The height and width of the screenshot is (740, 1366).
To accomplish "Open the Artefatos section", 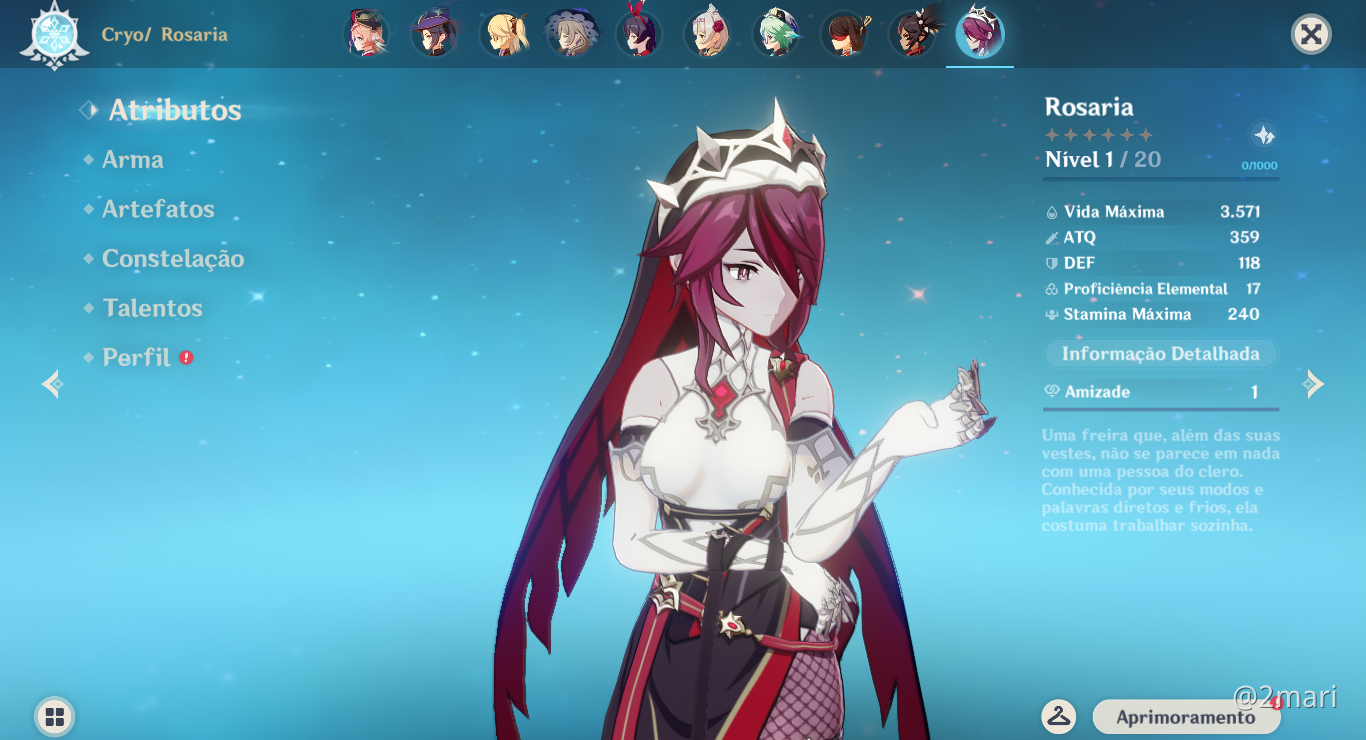I will tap(157, 209).
